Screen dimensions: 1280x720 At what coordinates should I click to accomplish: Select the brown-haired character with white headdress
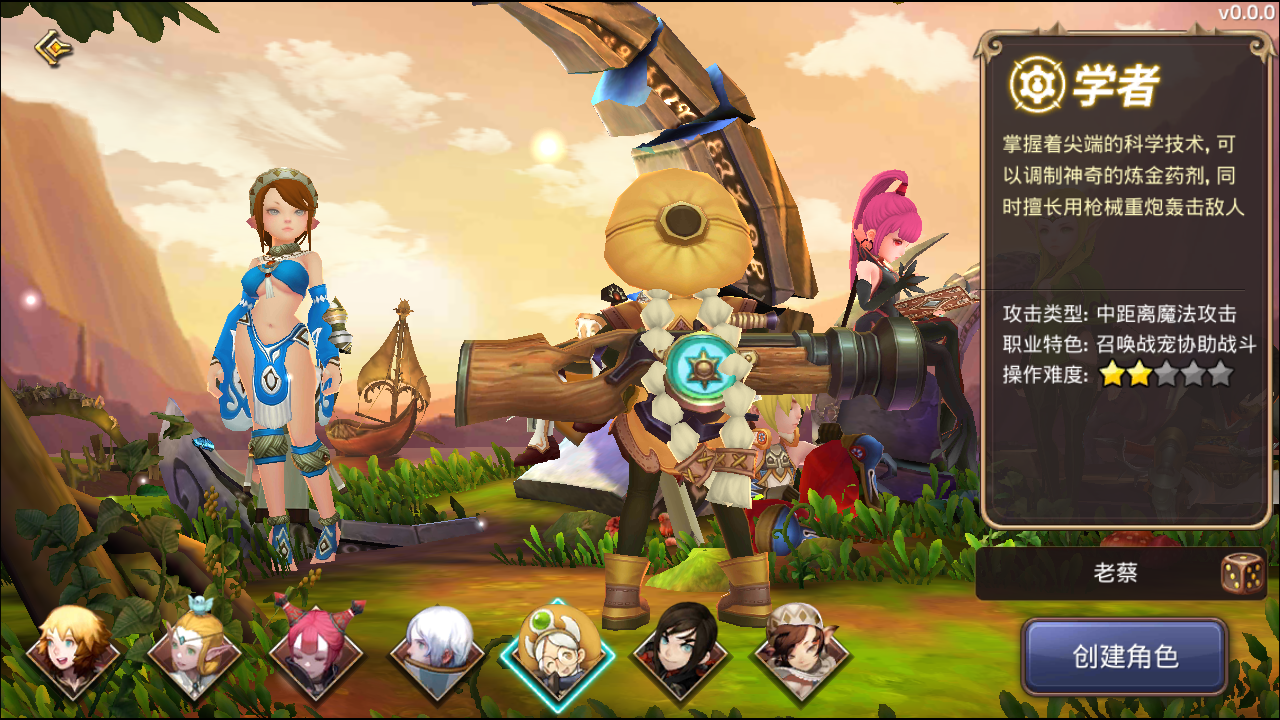pyautogui.click(x=800, y=652)
